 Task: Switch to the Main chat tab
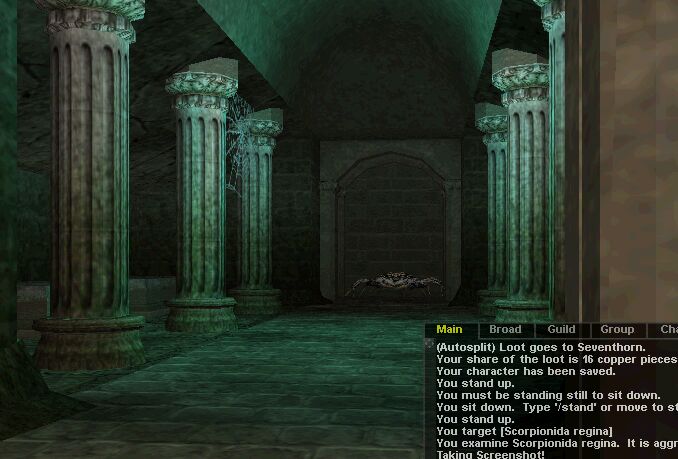tap(449, 330)
